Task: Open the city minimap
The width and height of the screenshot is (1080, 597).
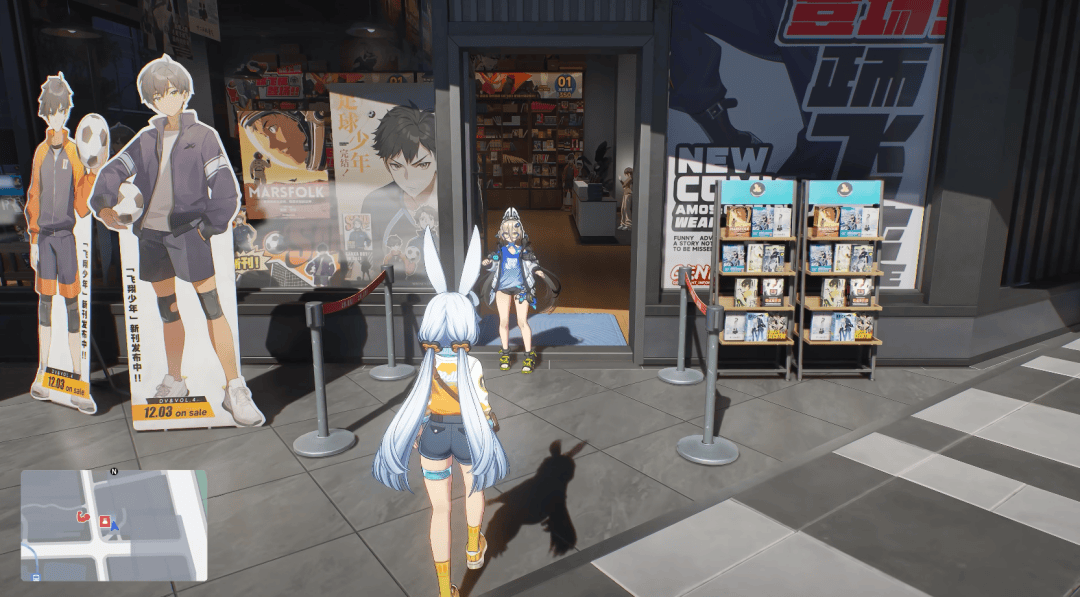Action: 114,526
